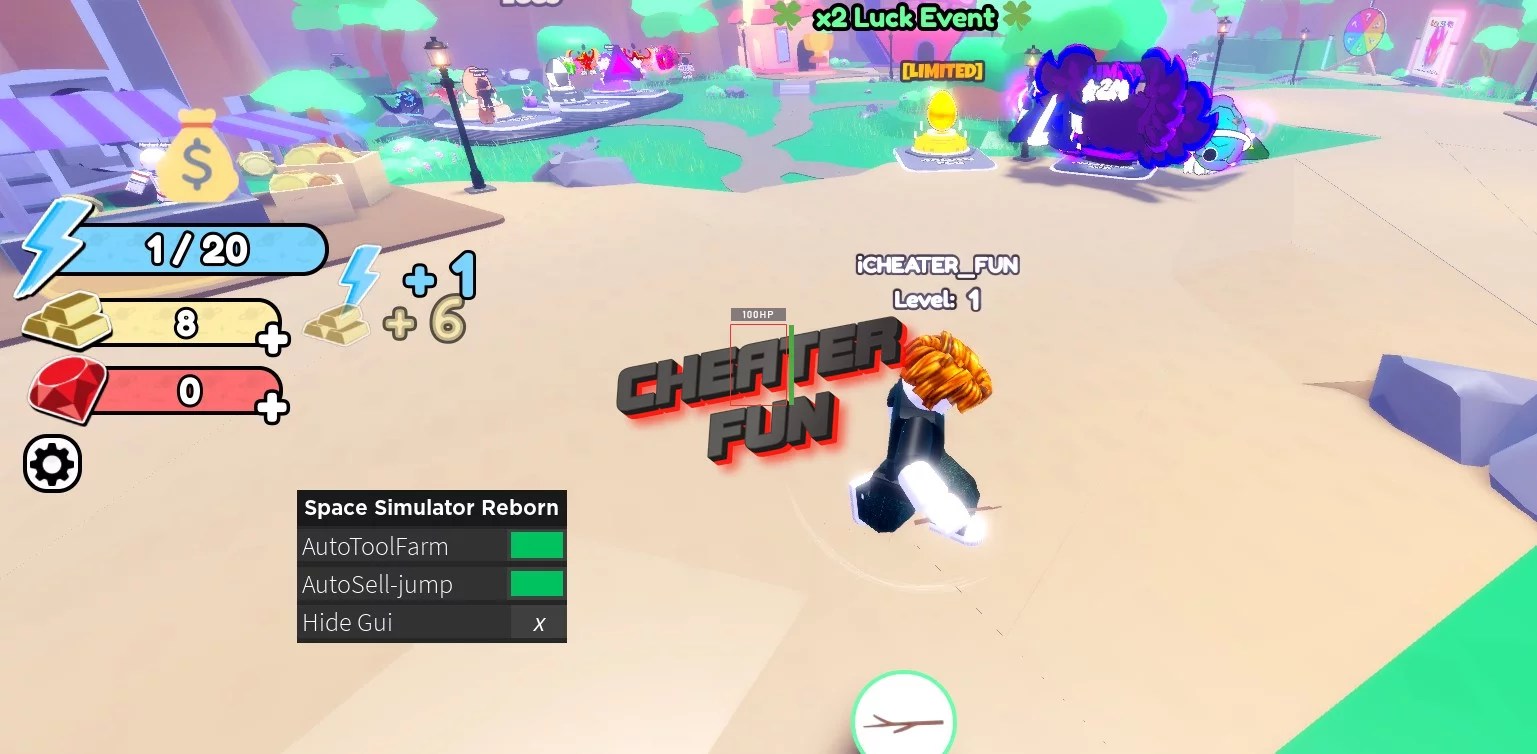Click the Space Simulator Reborn title bar
Screen dimensions: 1537x754
coord(431,508)
